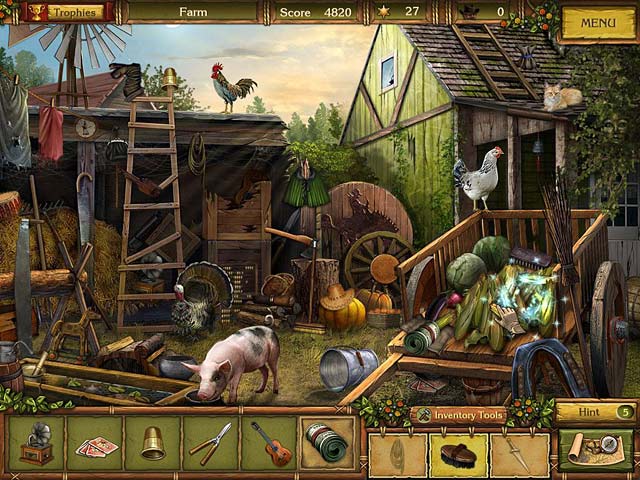Pick the dagger inventory tool

click(x=519, y=454)
